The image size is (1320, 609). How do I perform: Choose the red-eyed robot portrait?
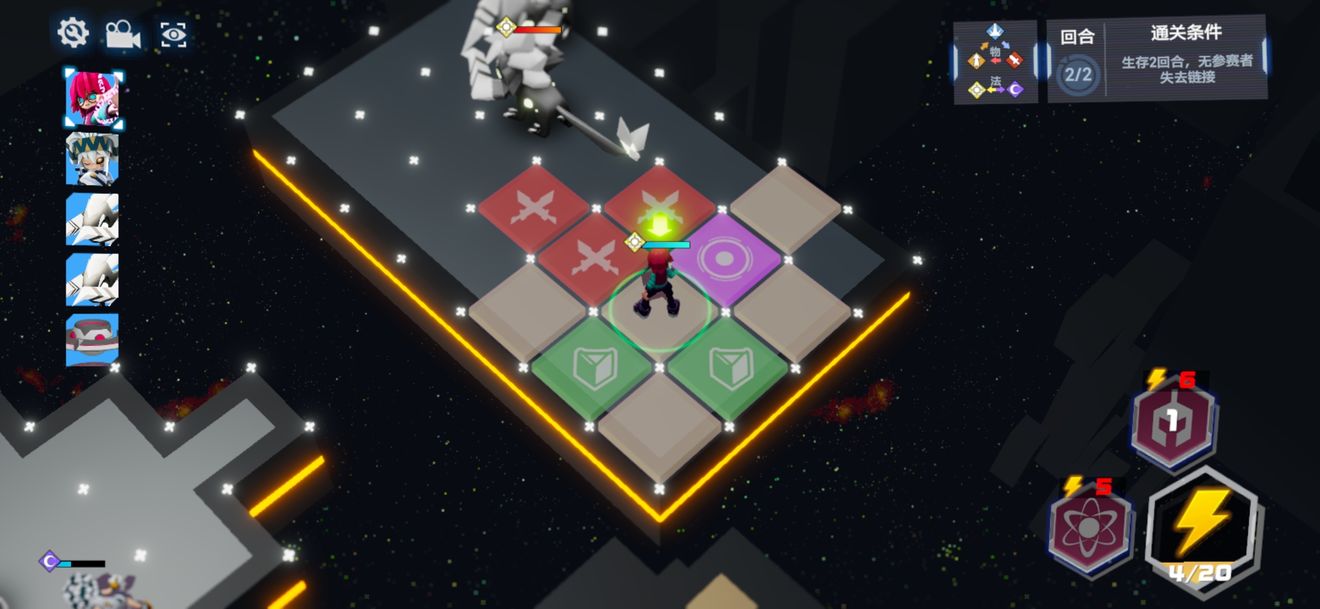92,339
